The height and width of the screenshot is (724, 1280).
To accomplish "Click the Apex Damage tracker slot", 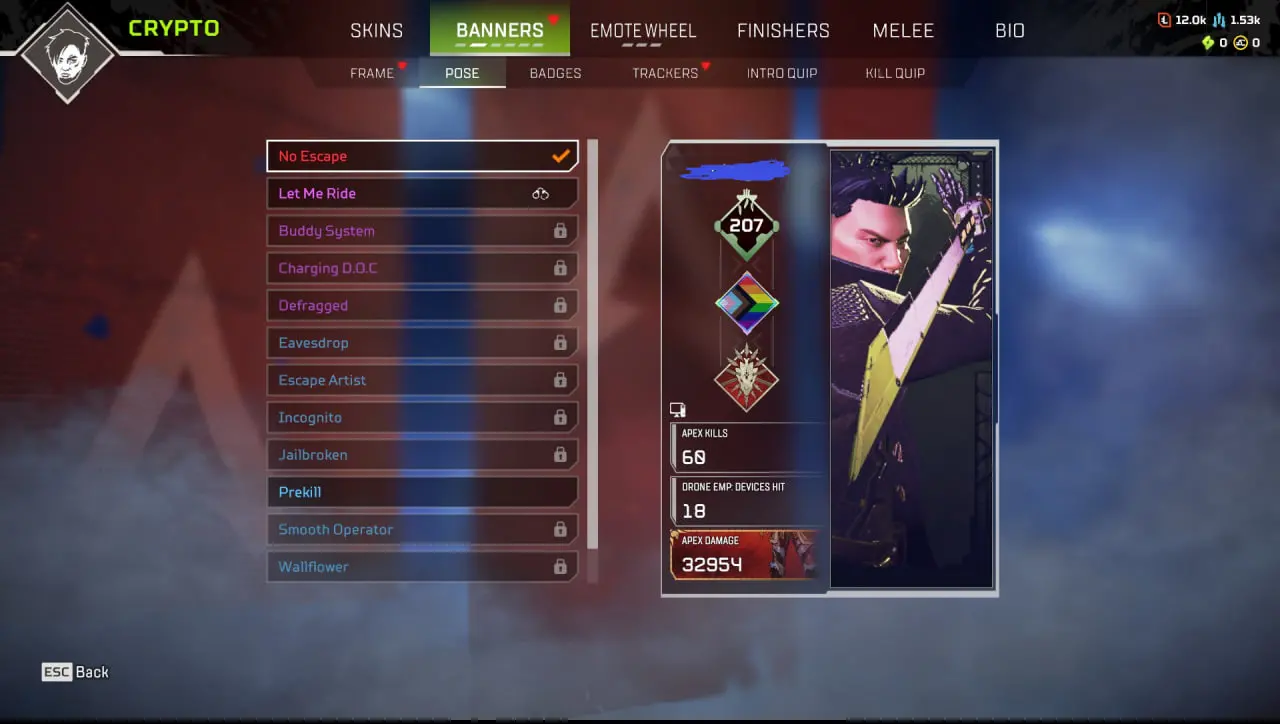I will tap(746, 555).
